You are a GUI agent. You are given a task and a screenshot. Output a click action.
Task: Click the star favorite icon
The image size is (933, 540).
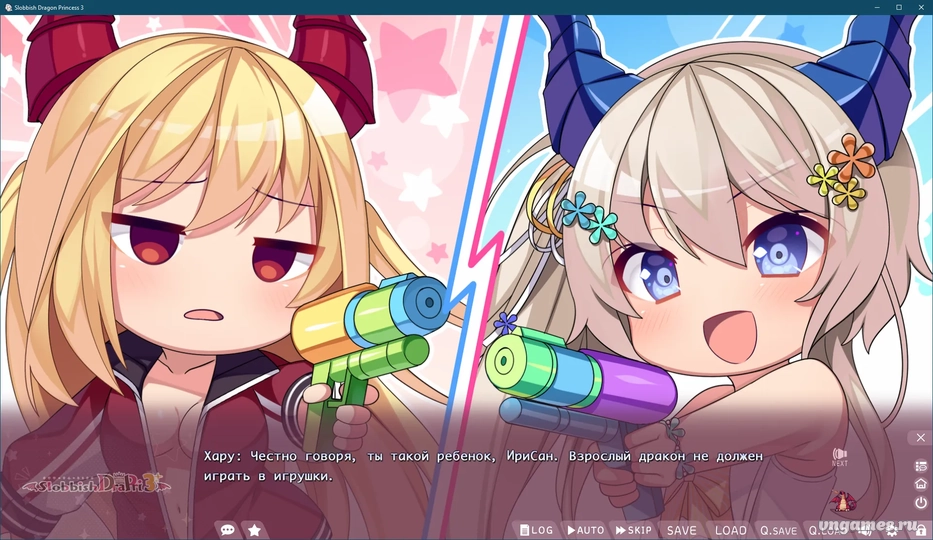(x=255, y=530)
